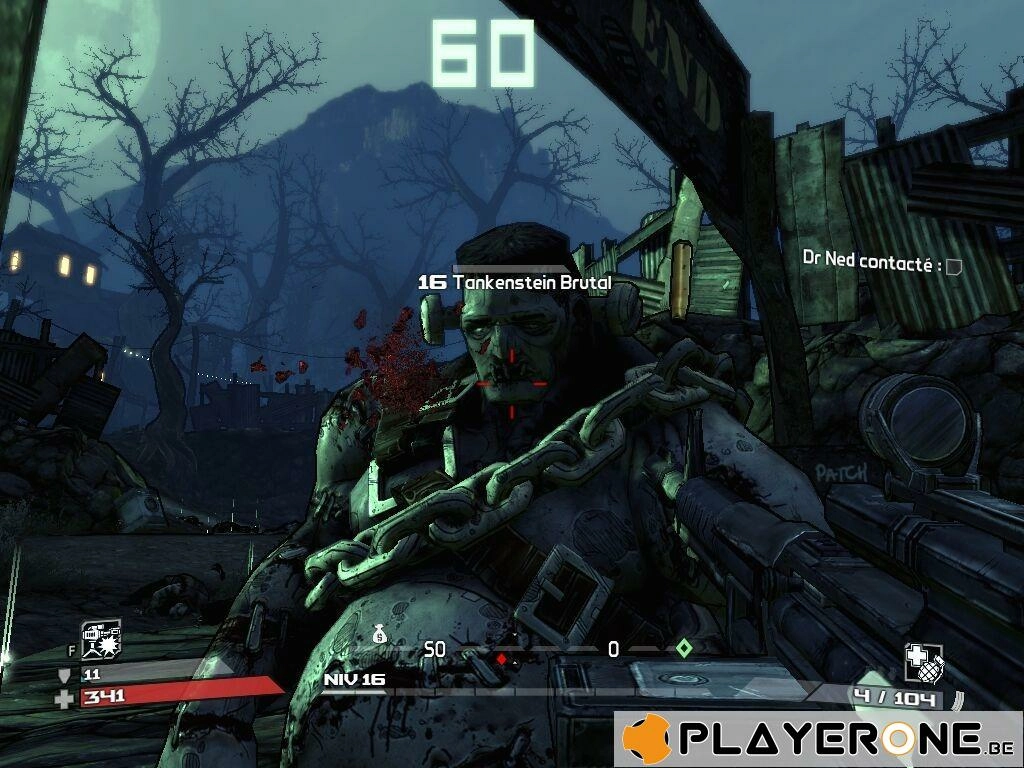Open the PlayerOne.be watermark logo

coord(817,739)
